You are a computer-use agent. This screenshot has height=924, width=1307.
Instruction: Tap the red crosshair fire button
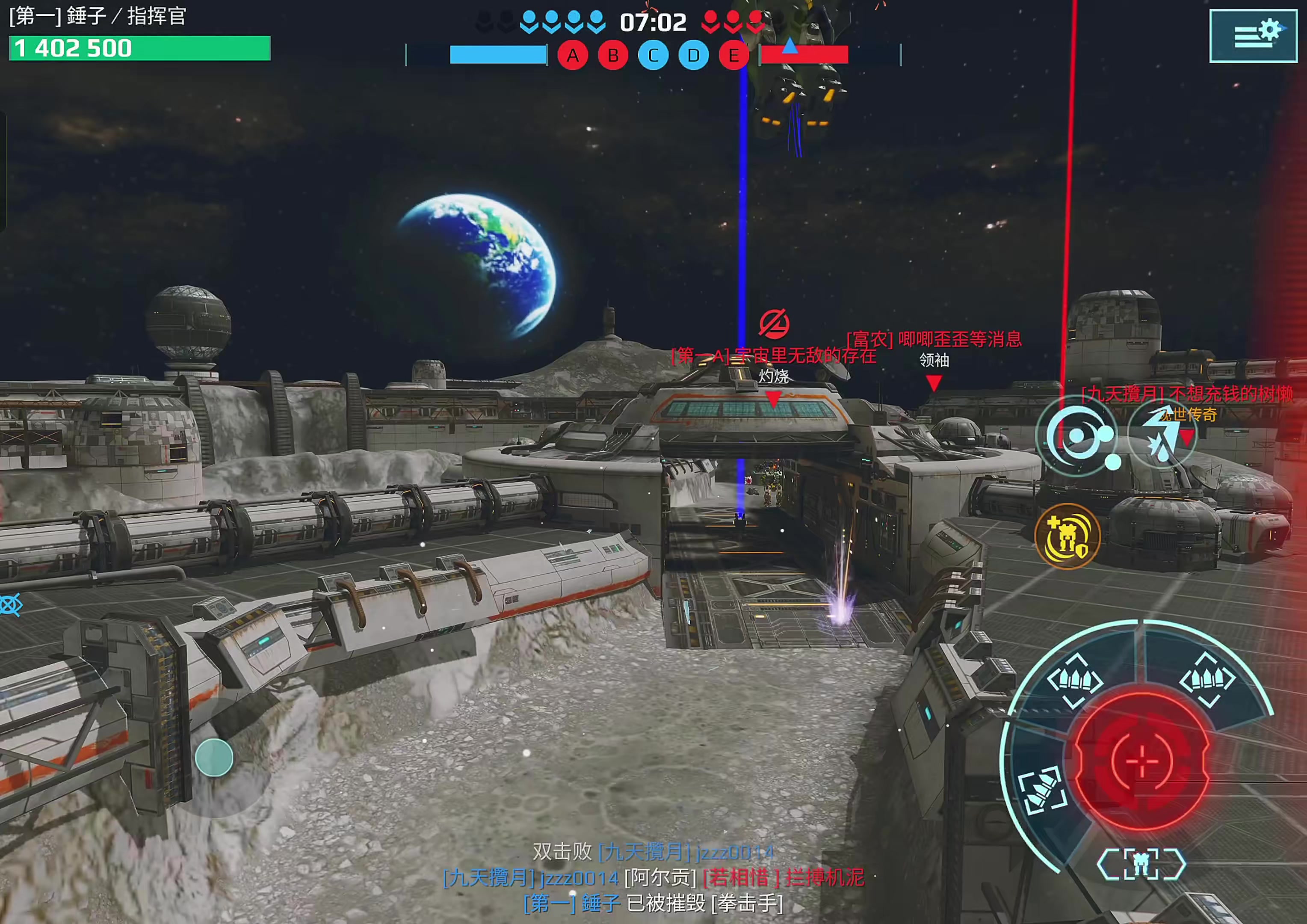click(x=1141, y=761)
